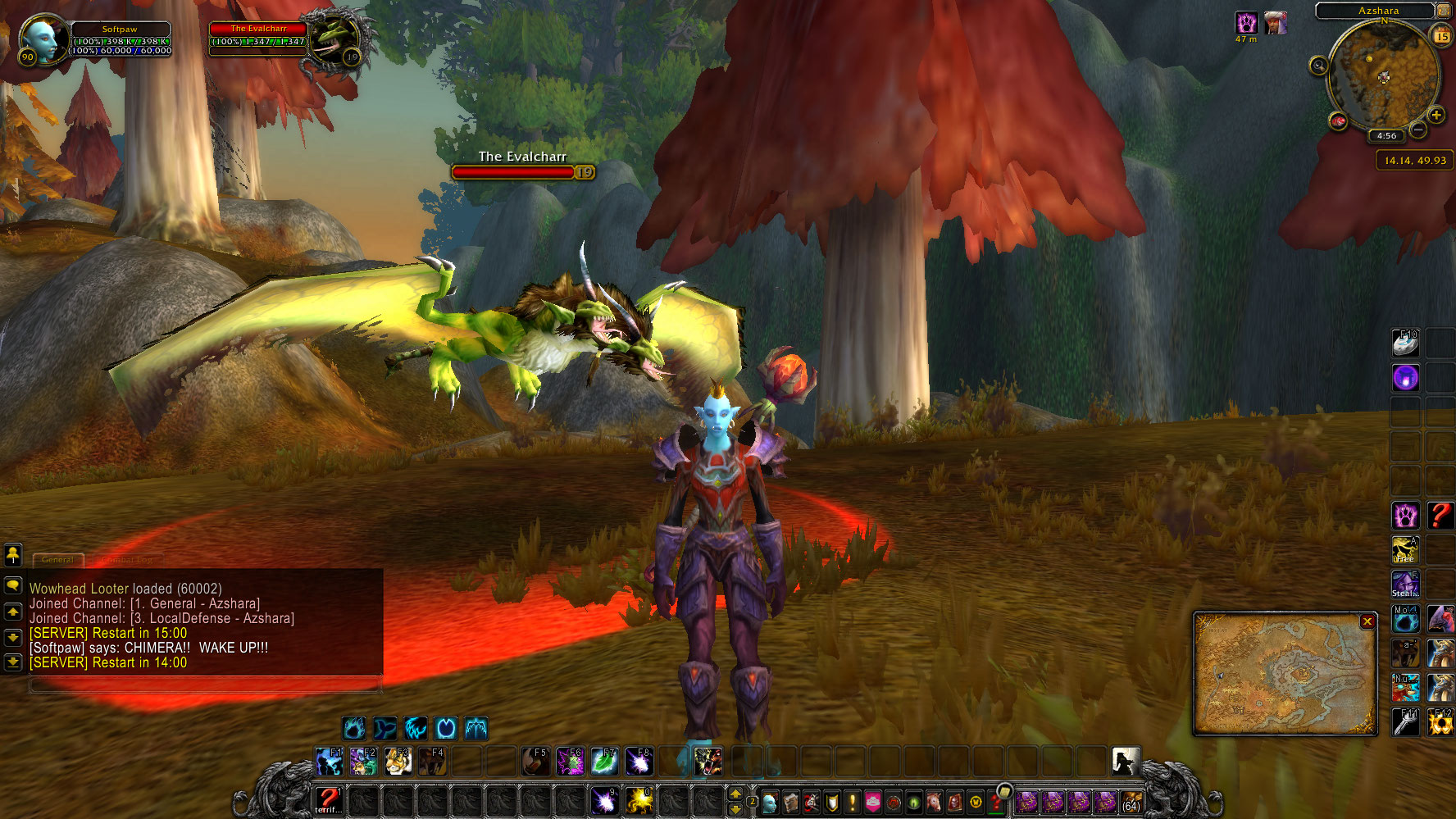The image size is (1456, 819).
Task: Use the Free Action item on the right bar
Action: pyautogui.click(x=1405, y=550)
